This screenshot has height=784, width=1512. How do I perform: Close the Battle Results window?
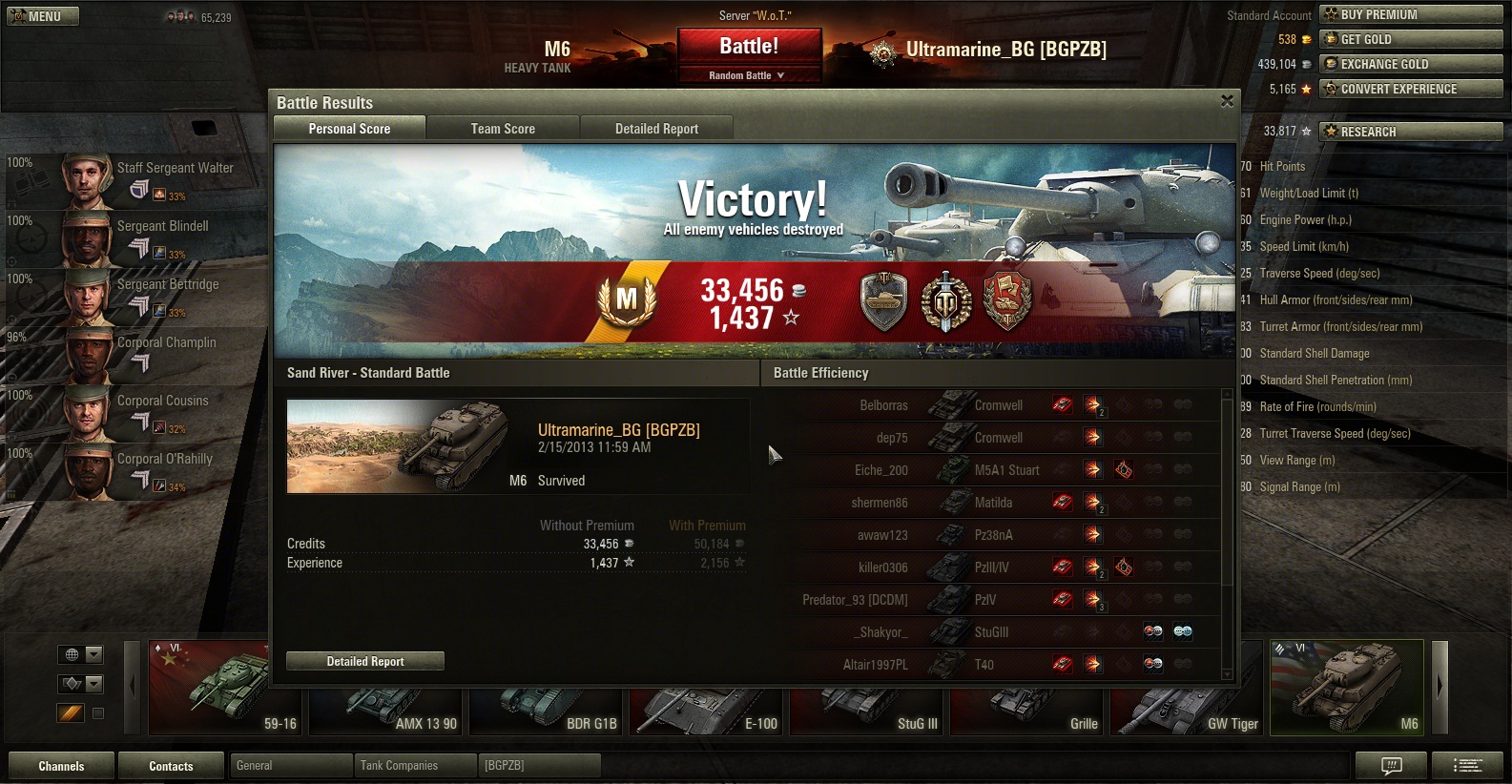click(1227, 101)
